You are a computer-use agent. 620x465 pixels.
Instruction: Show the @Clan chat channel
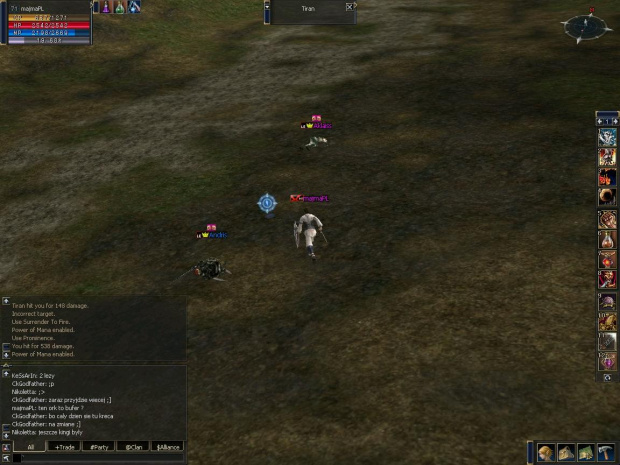click(x=133, y=447)
